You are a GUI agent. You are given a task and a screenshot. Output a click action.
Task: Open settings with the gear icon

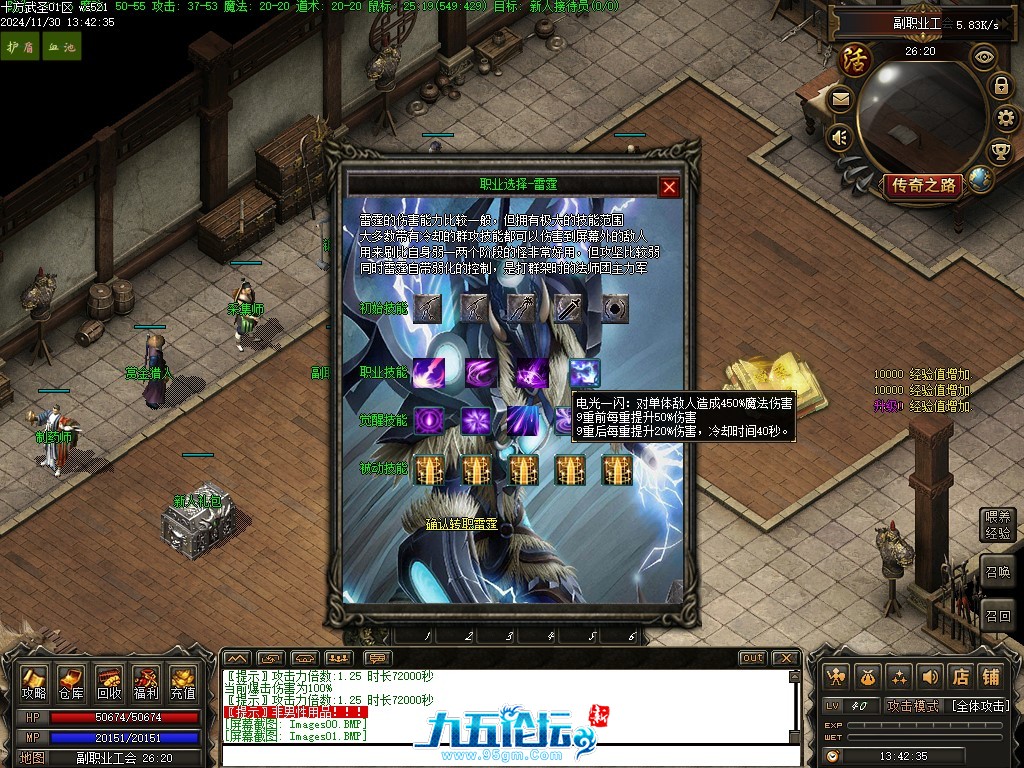coord(1003,118)
